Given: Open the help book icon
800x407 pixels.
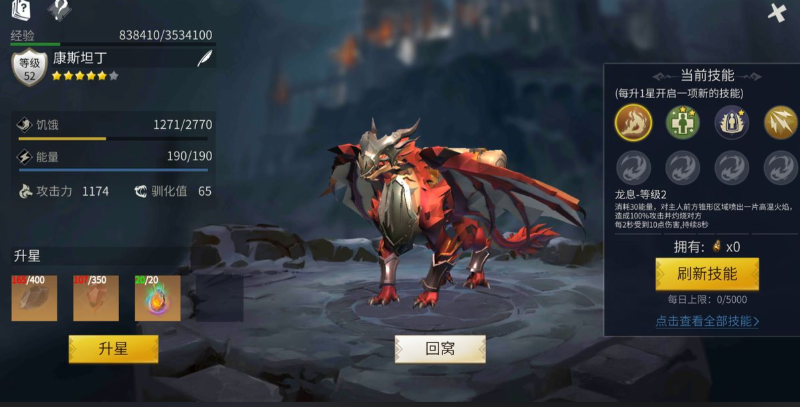Looking at the screenshot, I should pyautogui.click(x=22, y=11).
